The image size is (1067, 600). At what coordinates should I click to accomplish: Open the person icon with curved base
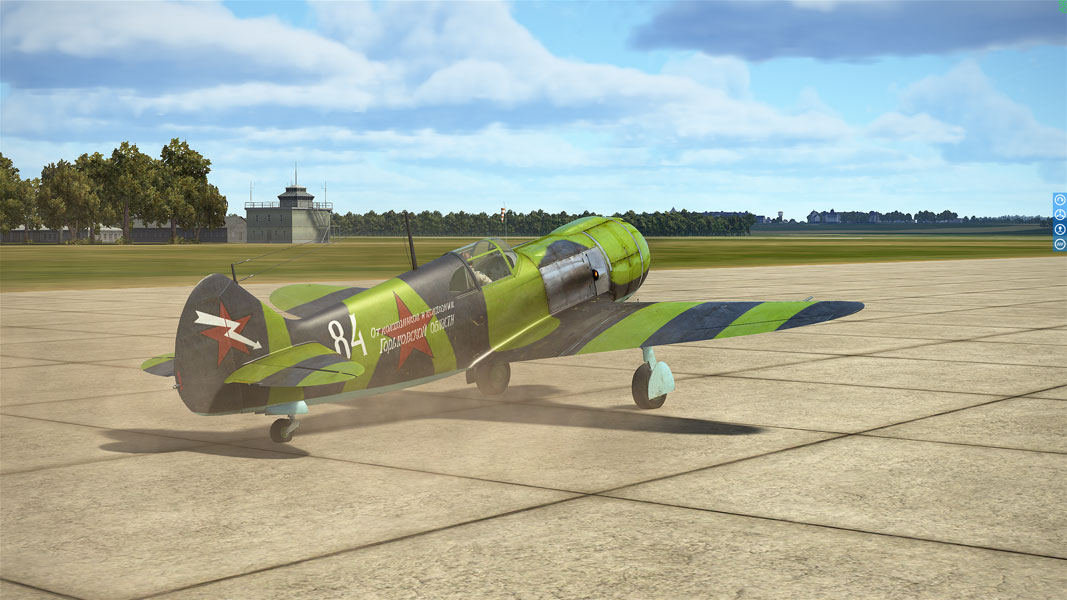[x=1060, y=214]
